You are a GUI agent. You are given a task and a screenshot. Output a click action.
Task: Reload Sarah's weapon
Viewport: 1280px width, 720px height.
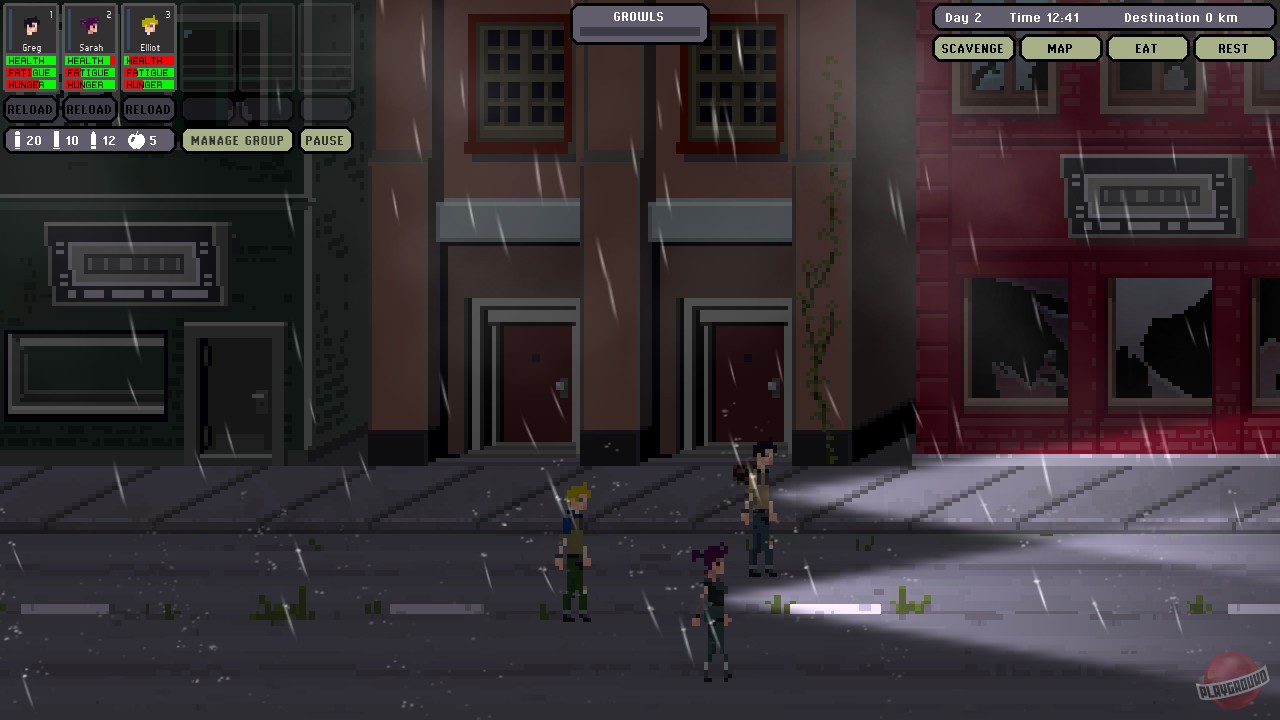tap(89, 108)
